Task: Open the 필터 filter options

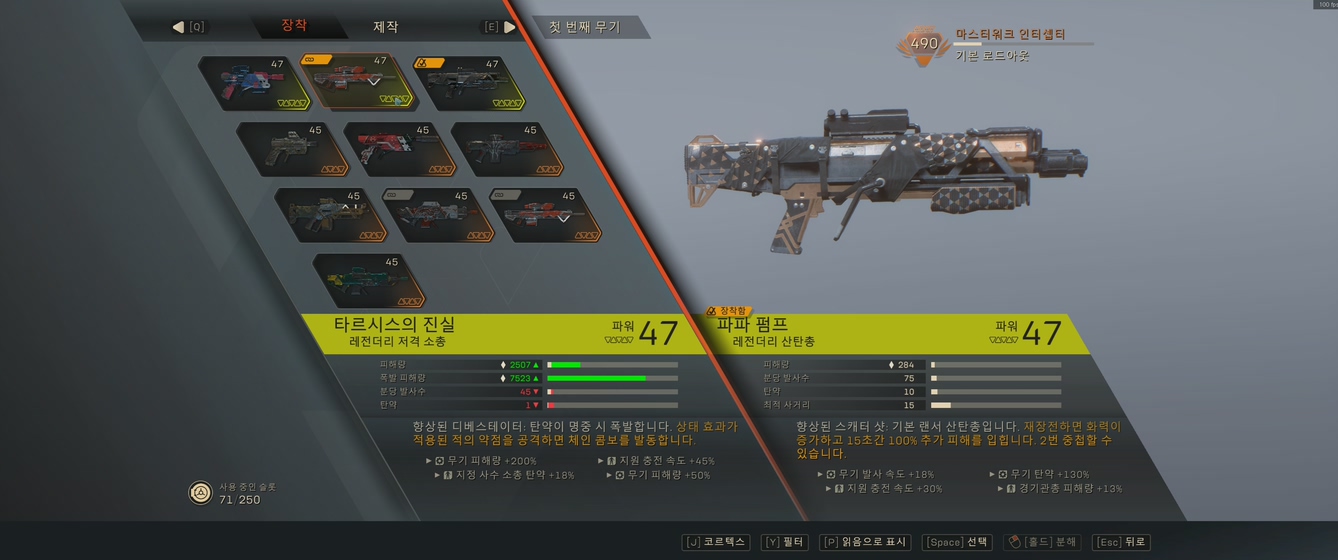Action: coord(784,542)
